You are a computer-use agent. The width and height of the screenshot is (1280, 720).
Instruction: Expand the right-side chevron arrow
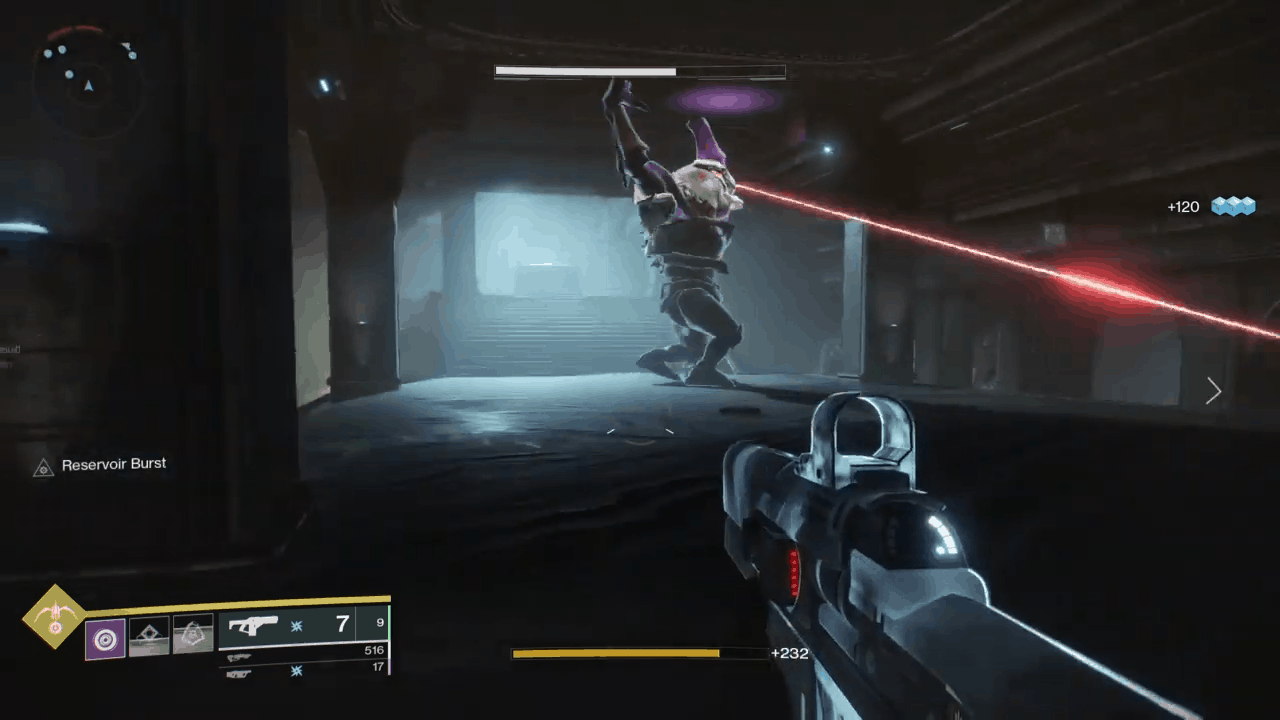click(x=1213, y=391)
